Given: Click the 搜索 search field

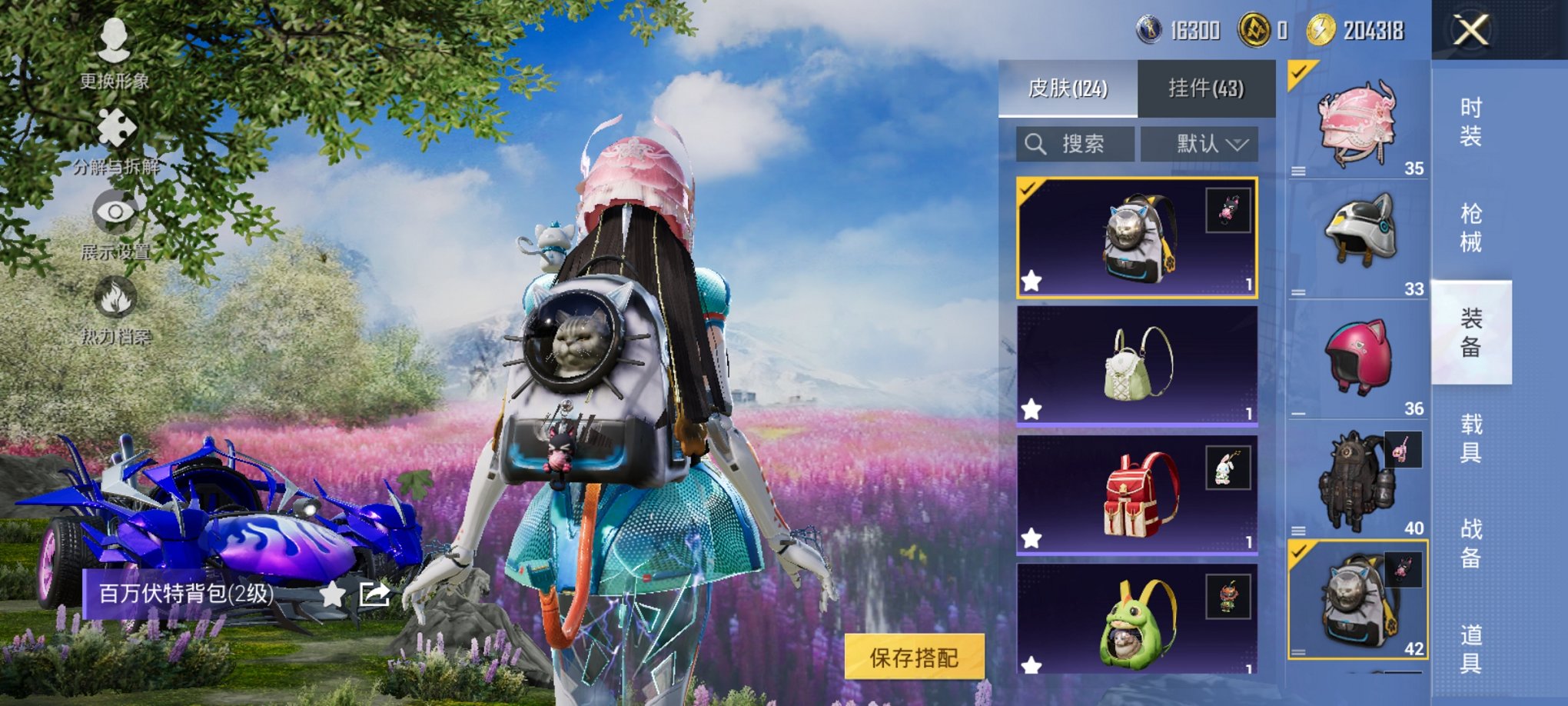Looking at the screenshot, I should [1084, 144].
